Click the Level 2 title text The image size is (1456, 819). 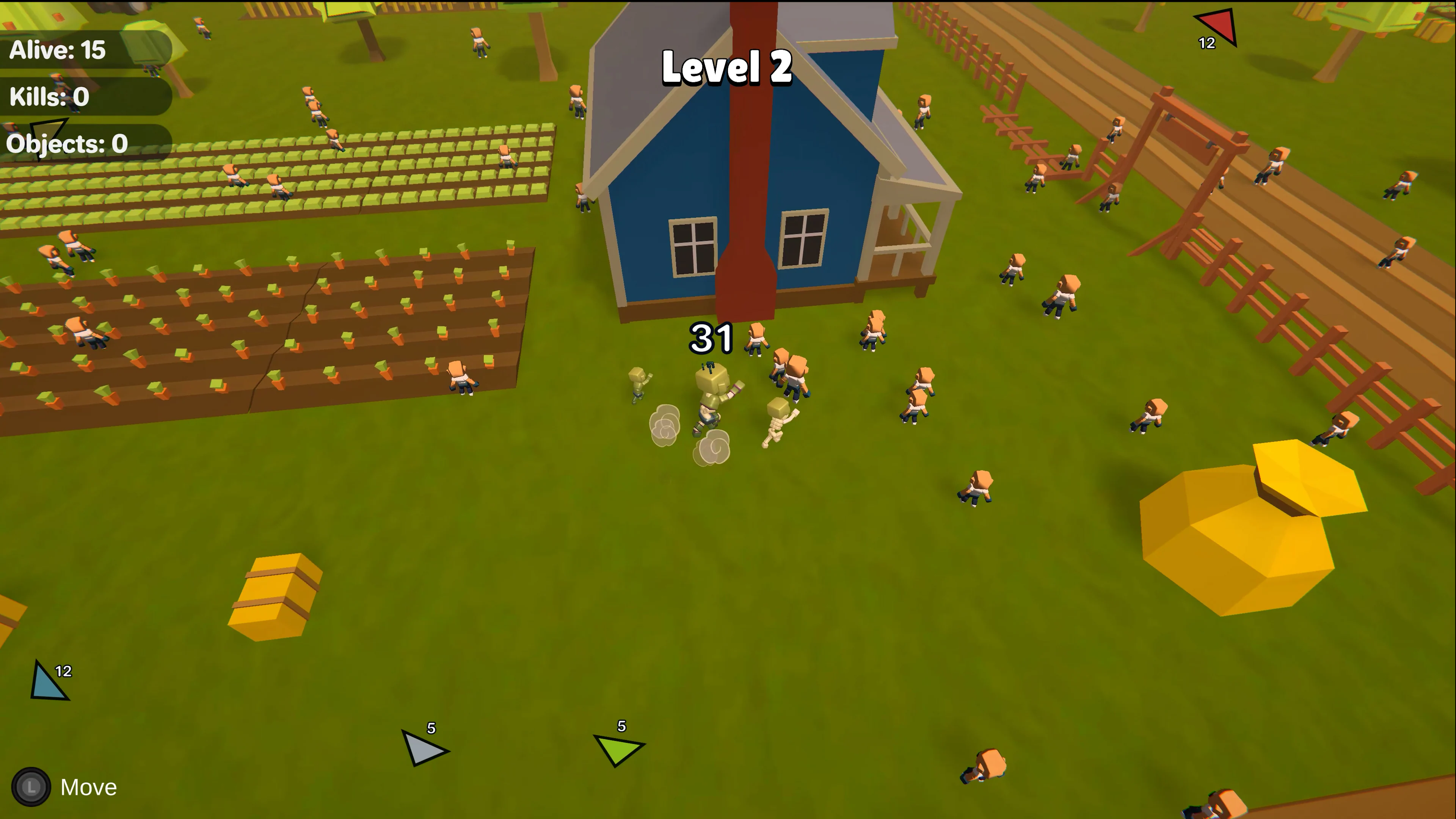click(726, 69)
